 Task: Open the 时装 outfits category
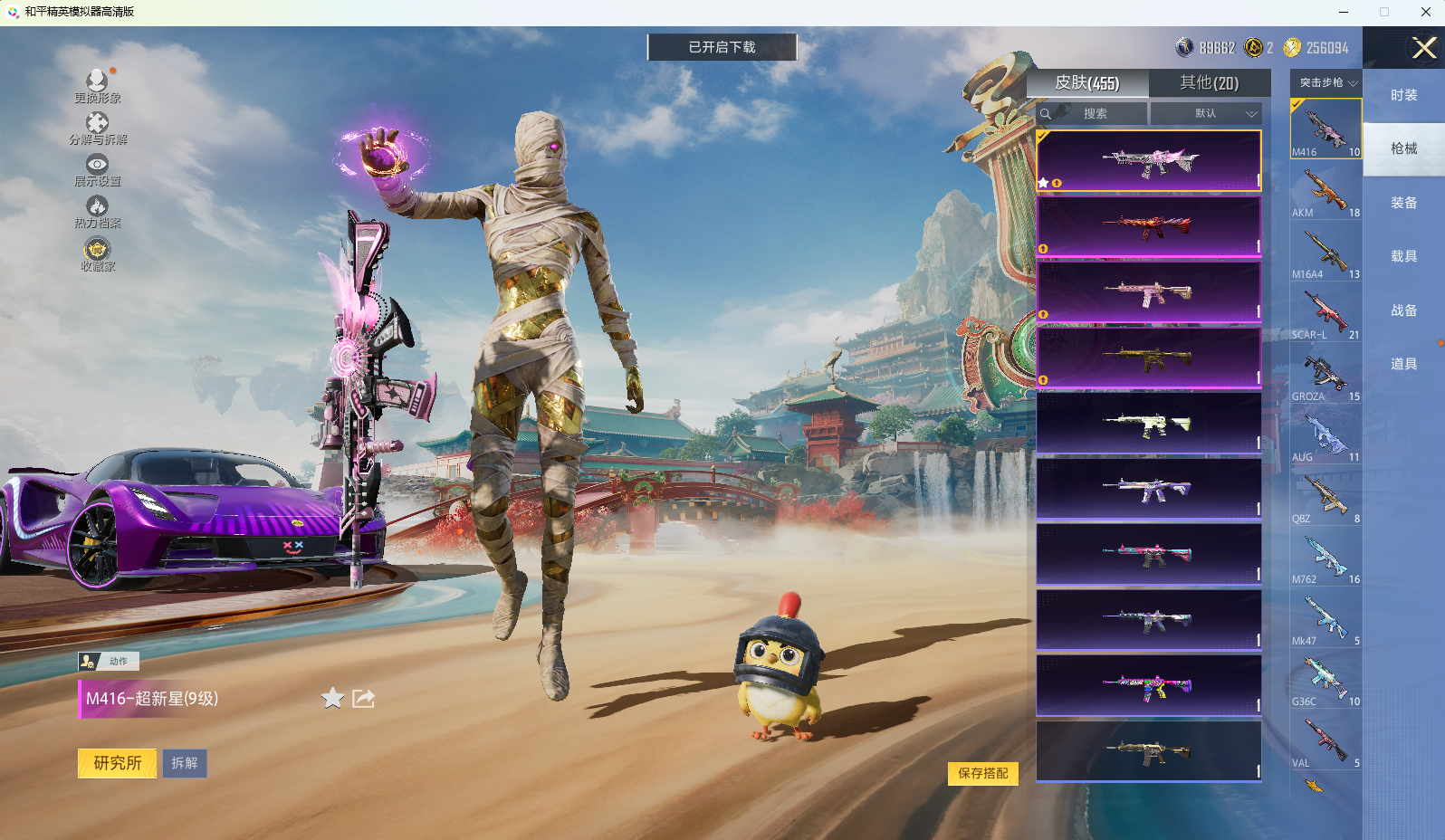pyautogui.click(x=1403, y=95)
